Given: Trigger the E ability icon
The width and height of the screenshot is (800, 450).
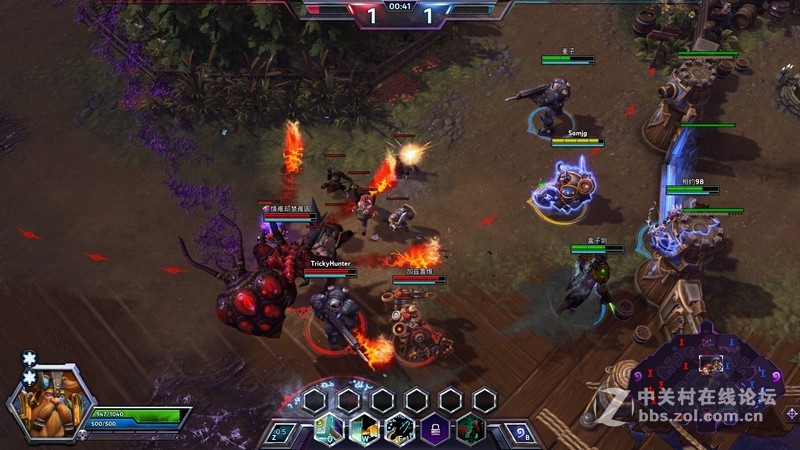Looking at the screenshot, I should pos(399,430).
